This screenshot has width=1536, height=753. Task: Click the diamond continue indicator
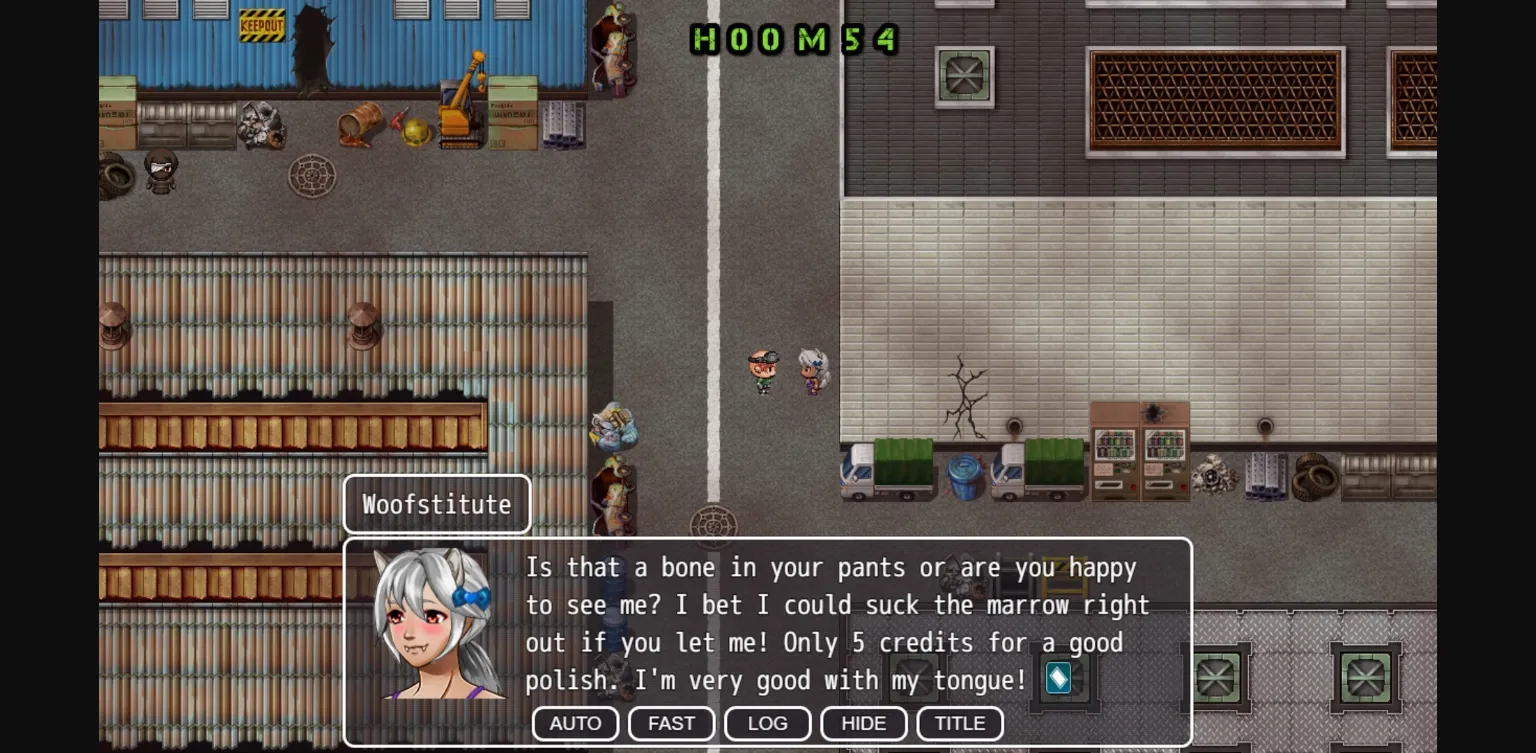(1057, 678)
